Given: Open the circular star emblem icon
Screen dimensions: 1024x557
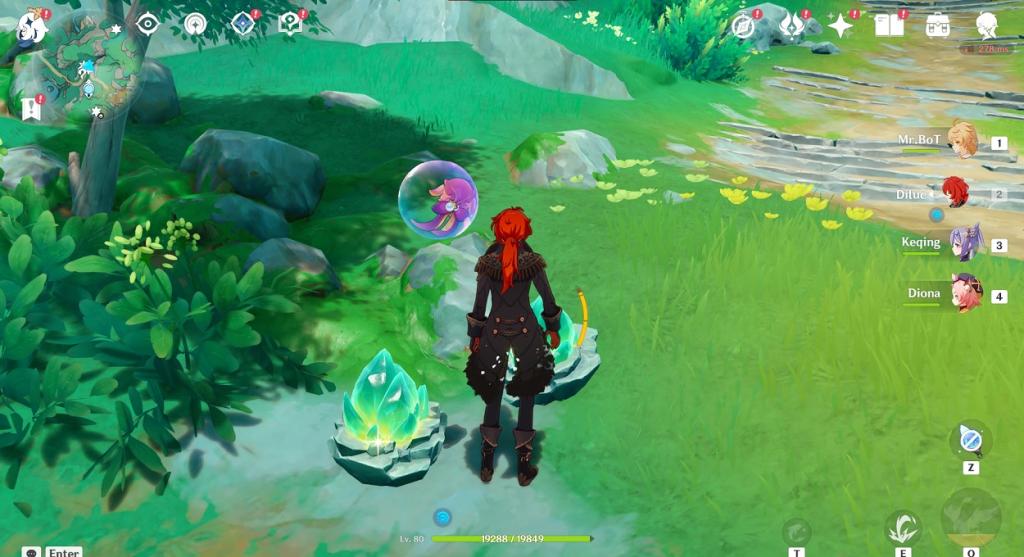Looking at the screenshot, I should tap(195, 24).
